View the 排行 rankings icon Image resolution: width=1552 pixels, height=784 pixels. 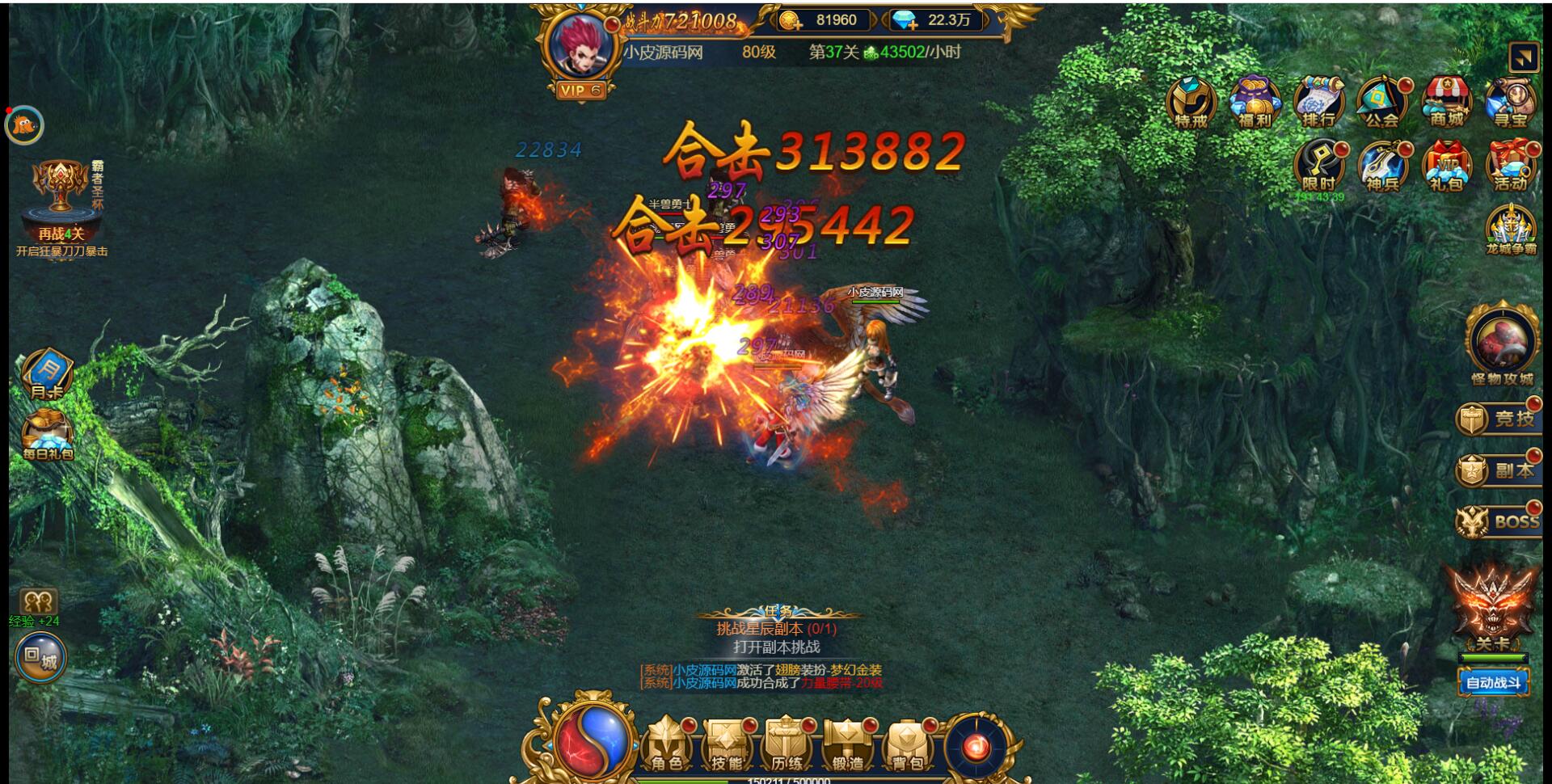click(1318, 103)
